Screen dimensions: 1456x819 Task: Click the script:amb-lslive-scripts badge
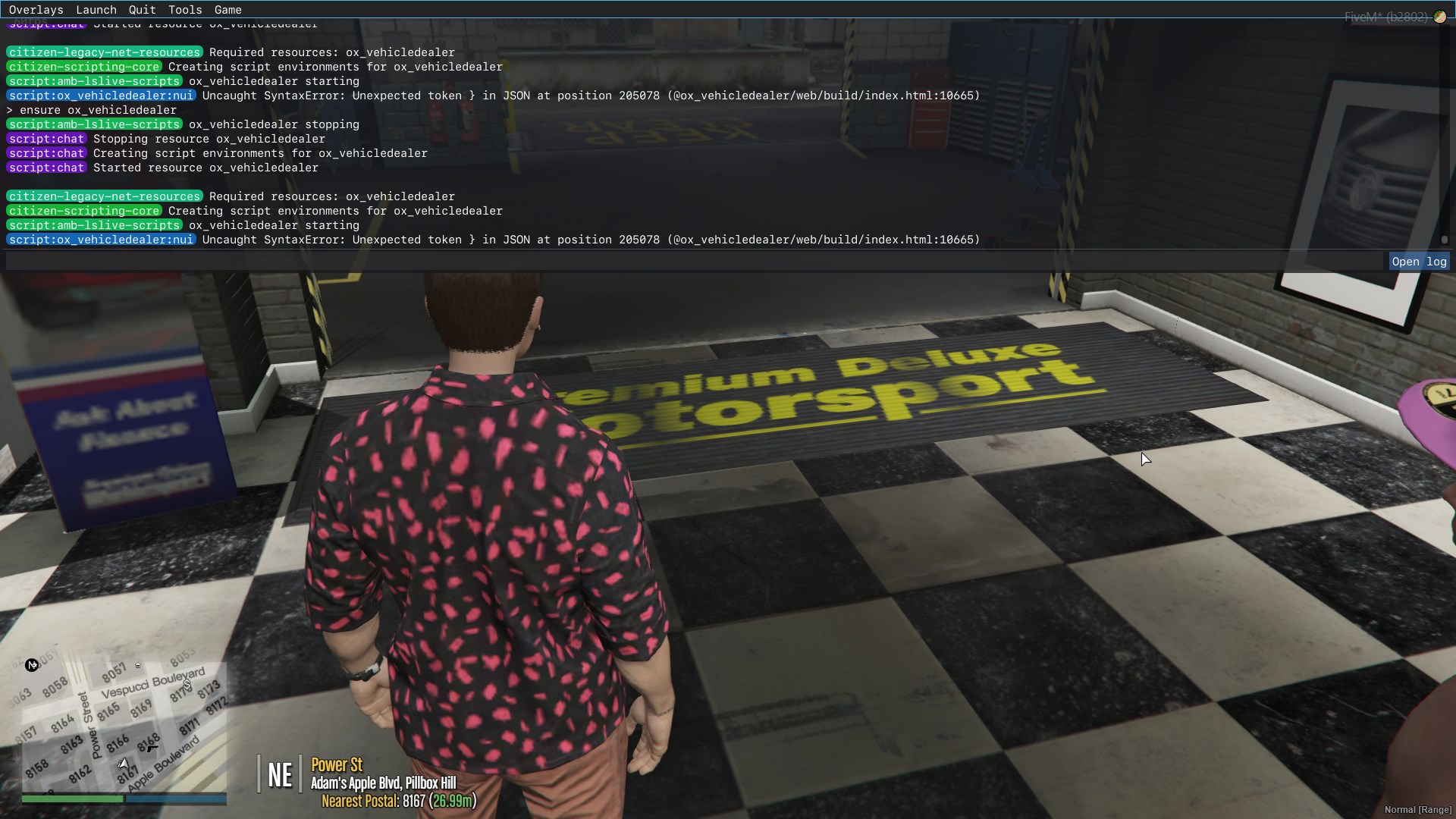point(94,81)
